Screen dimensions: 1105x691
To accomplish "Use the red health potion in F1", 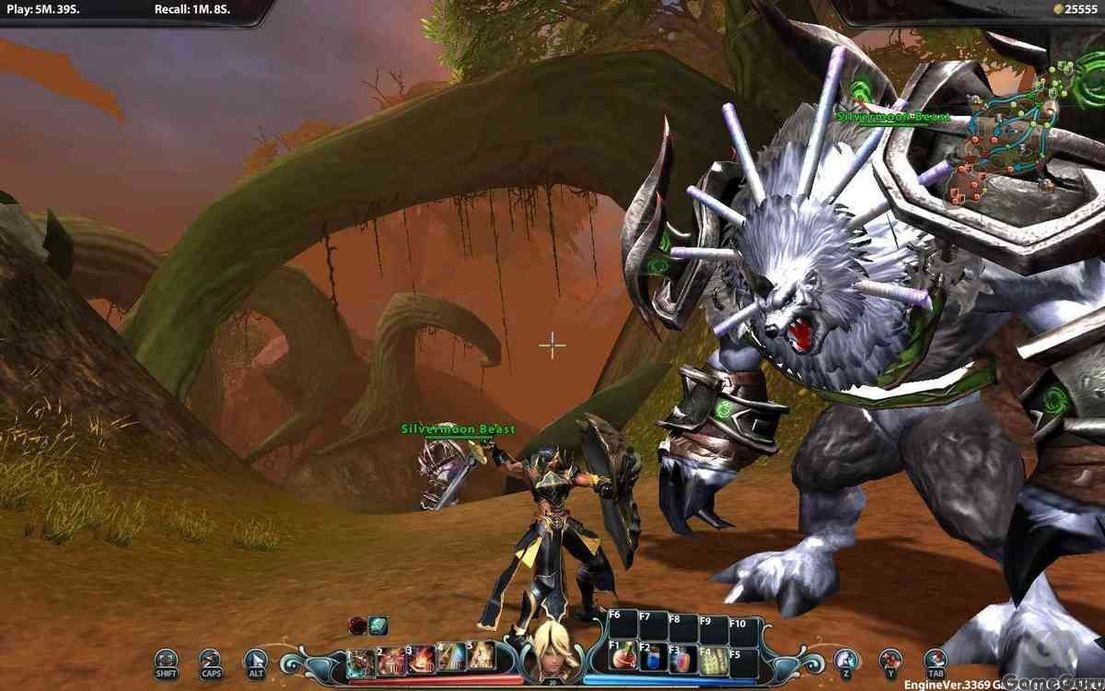I will (622, 659).
